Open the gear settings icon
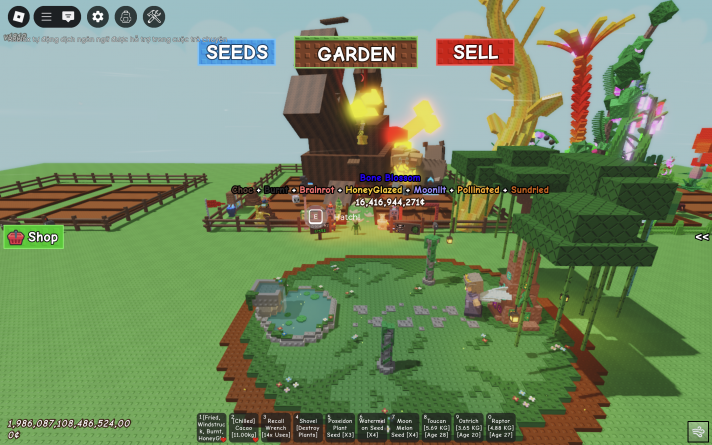The height and width of the screenshot is (445, 712). (97, 16)
